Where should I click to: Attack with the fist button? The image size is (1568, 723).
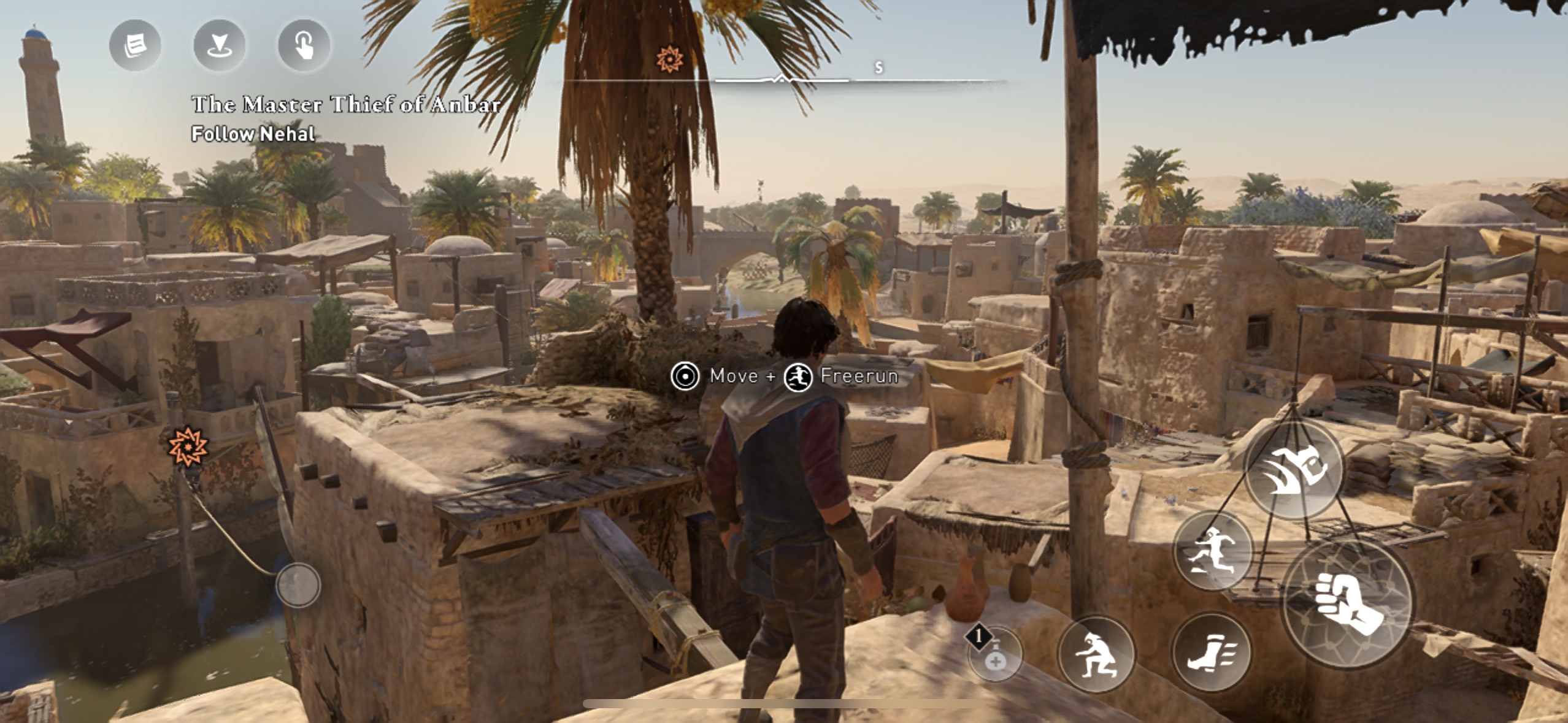click(1348, 604)
